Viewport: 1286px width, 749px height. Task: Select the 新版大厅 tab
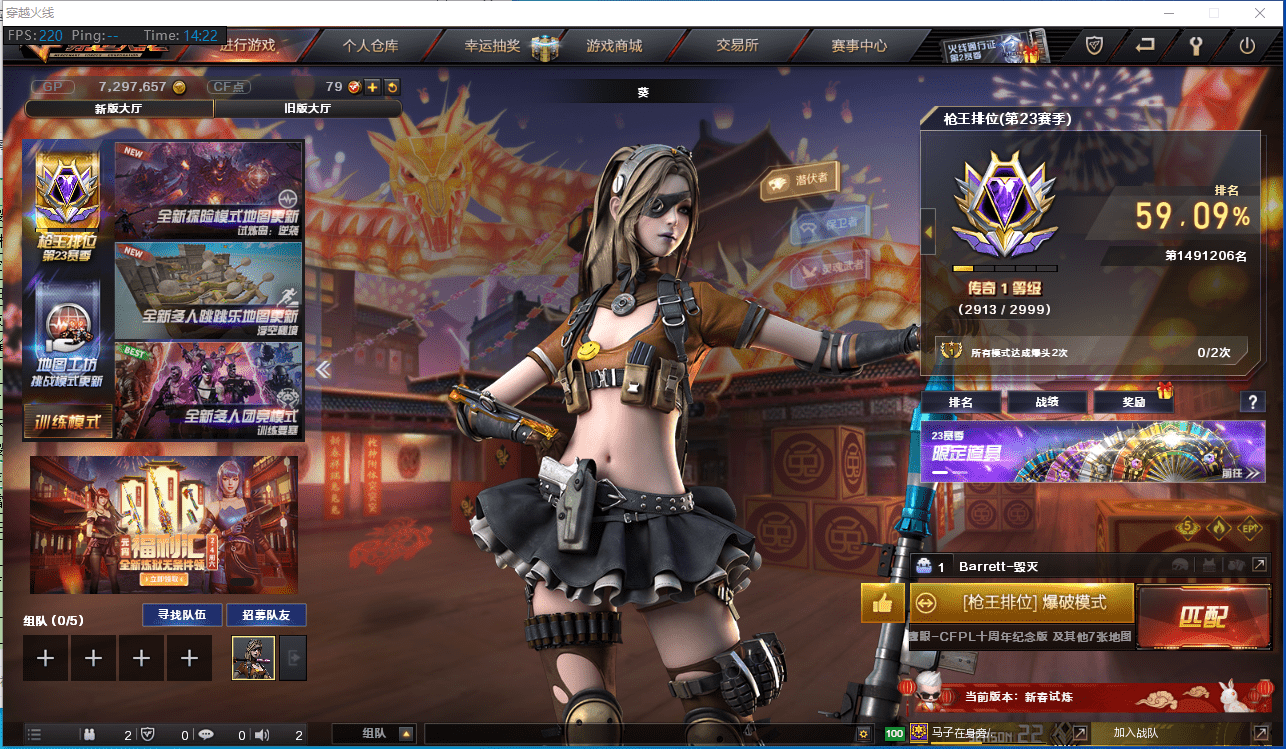(119, 108)
